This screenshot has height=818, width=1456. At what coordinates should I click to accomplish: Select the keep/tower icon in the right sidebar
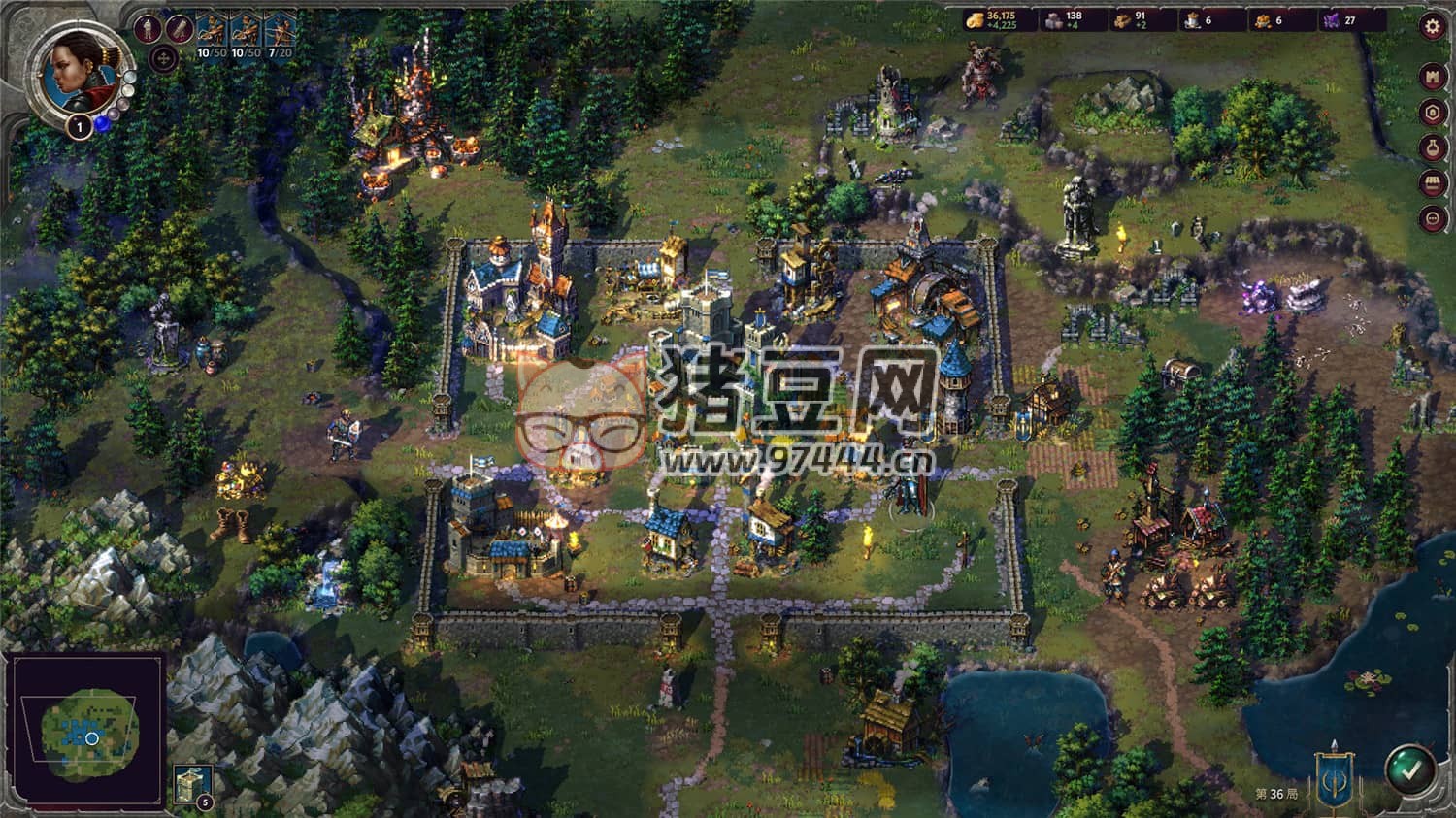pos(1433,111)
